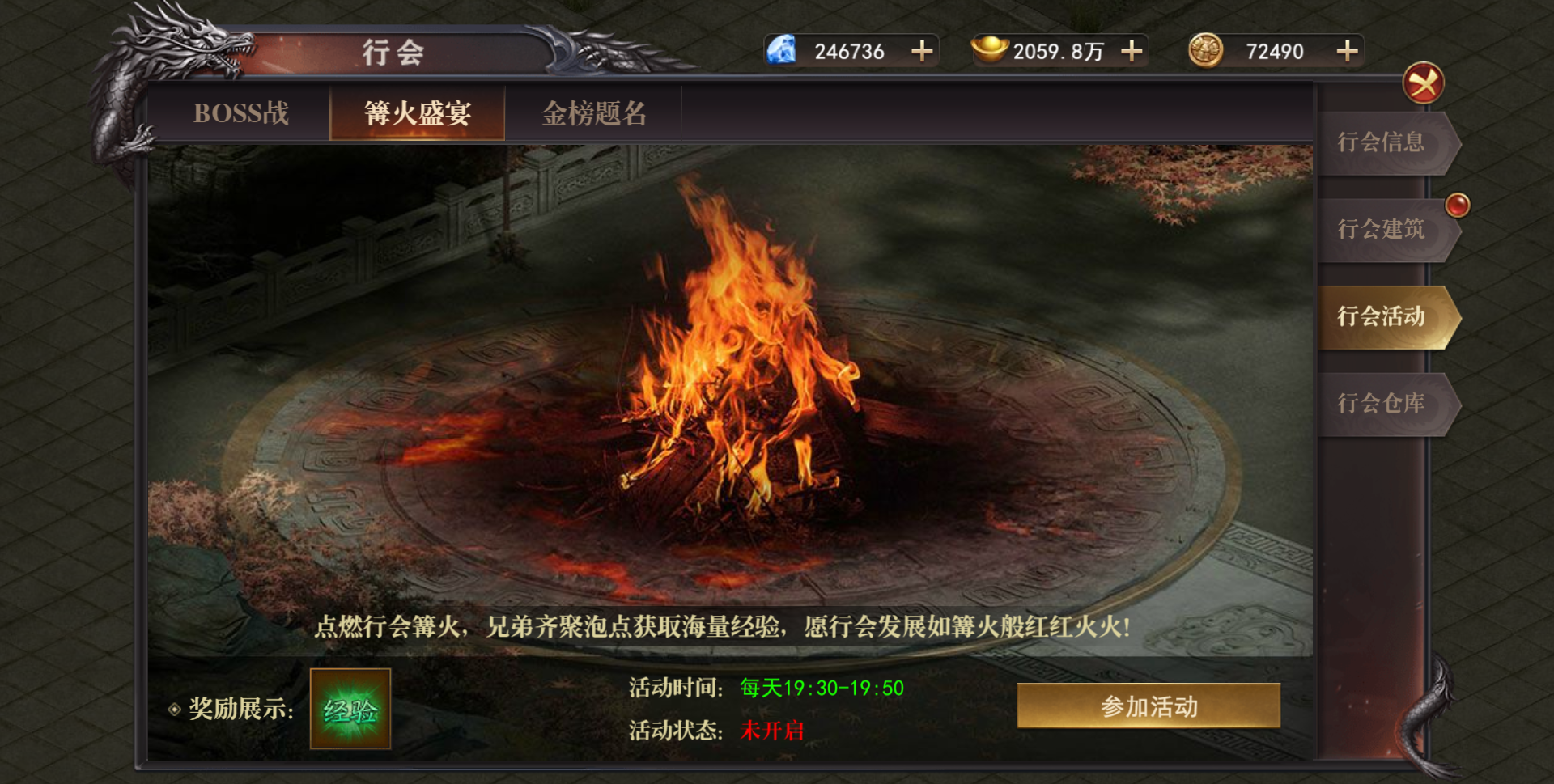This screenshot has height=784, width=1554.
Task: Select the 篝火盛宴 tab
Action: [418, 113]
